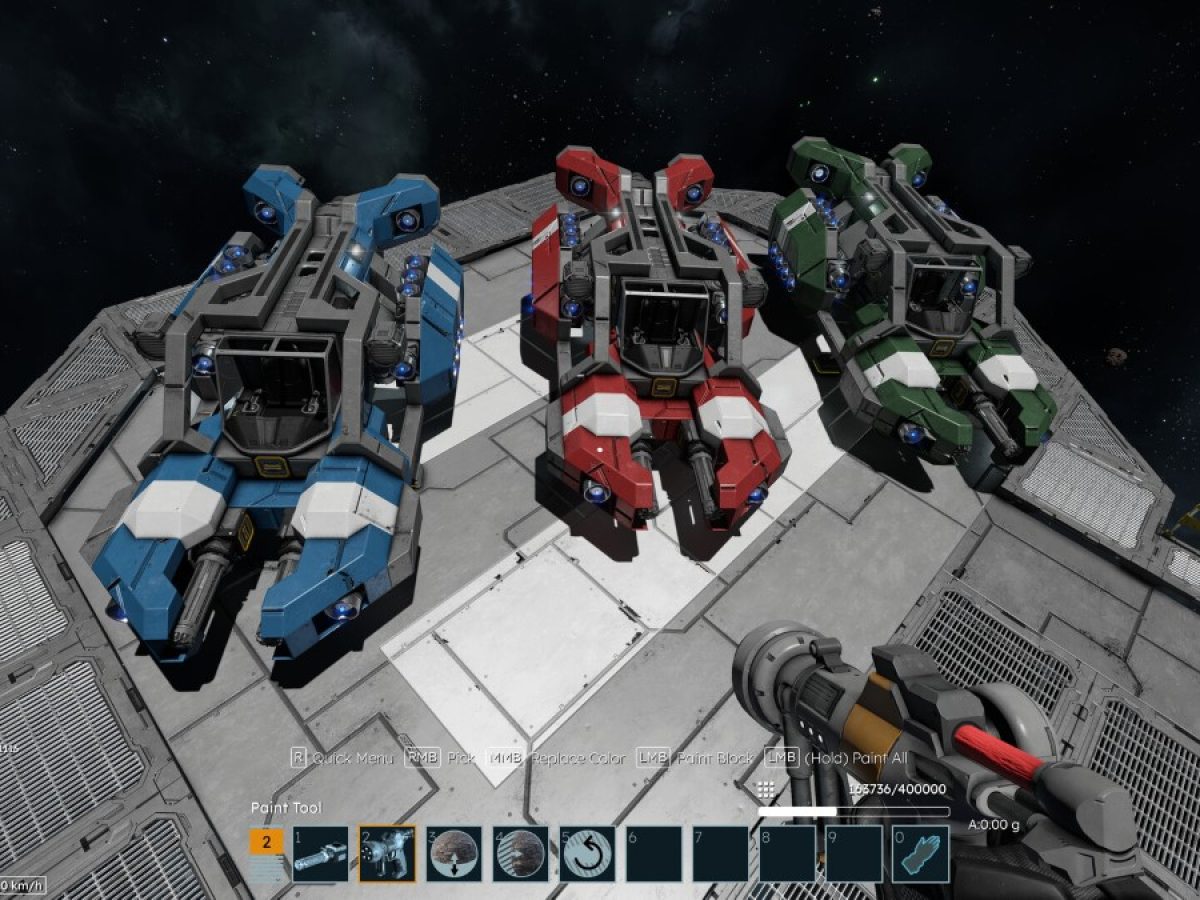Image resolution: width=1200 pixels, height=900 pixels.
Task: Select the Paint Tool in hotbar slot 2
Action: [x=387, y=854]
